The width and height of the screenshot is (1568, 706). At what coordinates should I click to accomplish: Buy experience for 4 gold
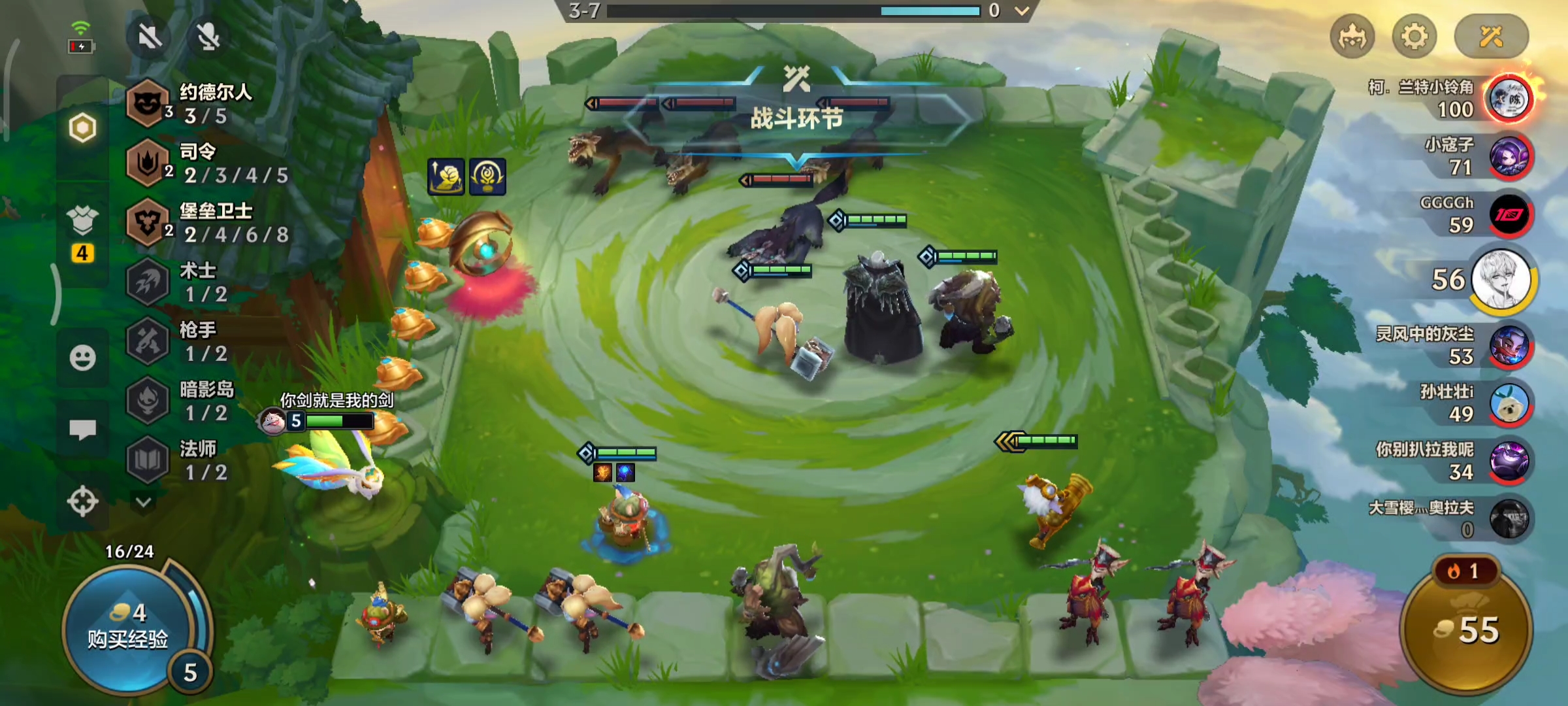click(128, 628)
